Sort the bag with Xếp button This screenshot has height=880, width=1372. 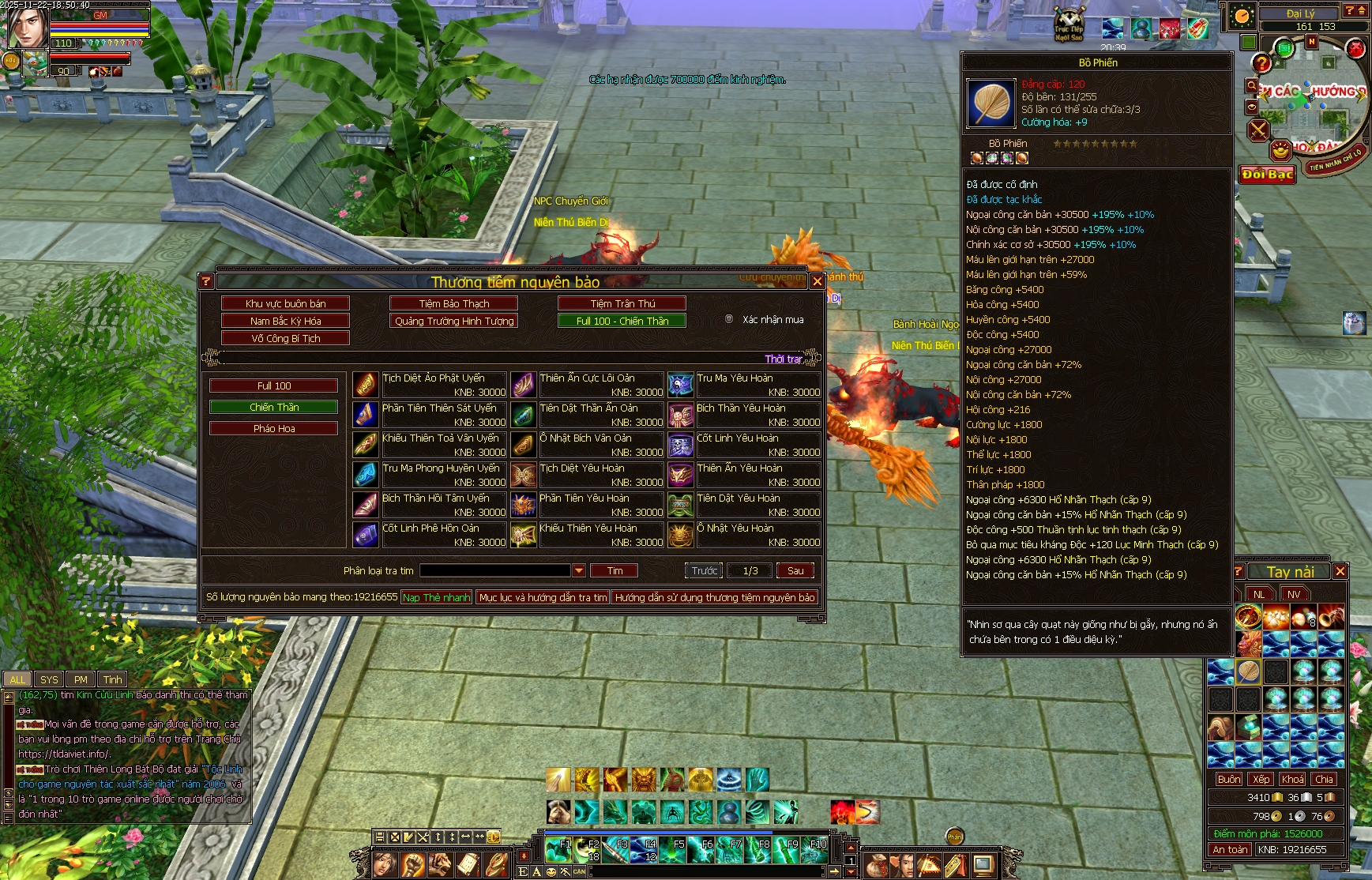tap(1261, 779)
